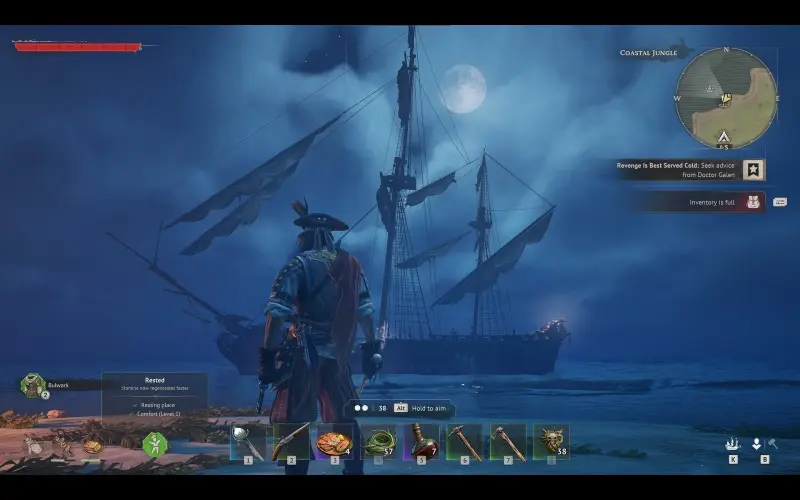Select the hammer build icon
Screen dimensions: 800x500
773,444
